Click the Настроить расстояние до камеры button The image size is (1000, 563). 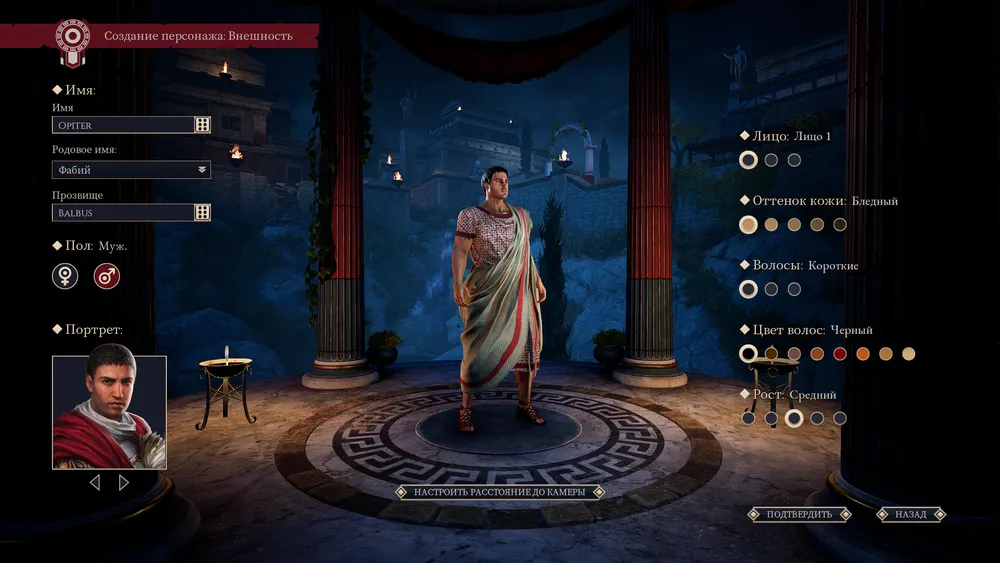click(500, 492)
